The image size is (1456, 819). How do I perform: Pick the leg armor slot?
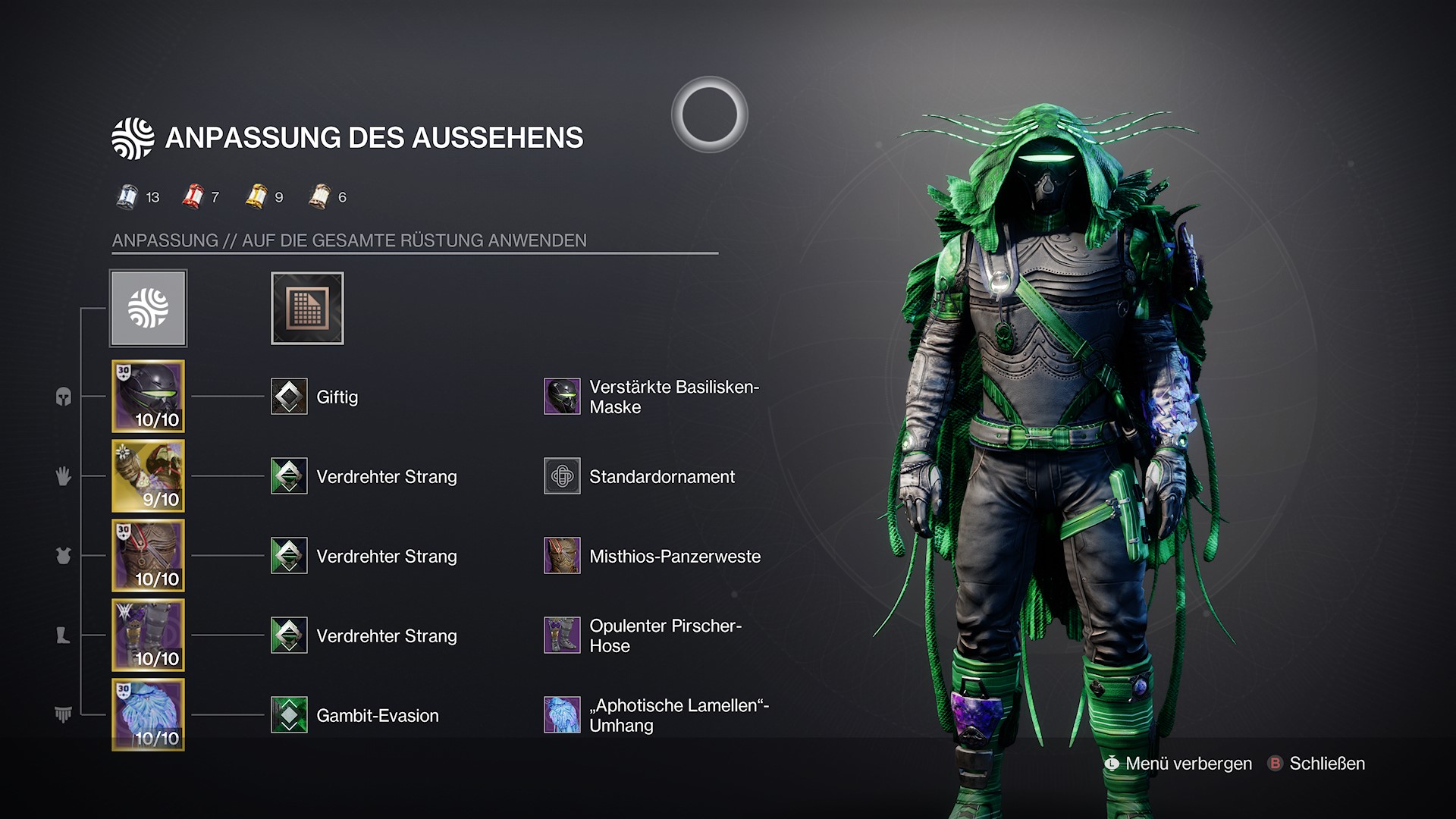[x=149, y=635]
